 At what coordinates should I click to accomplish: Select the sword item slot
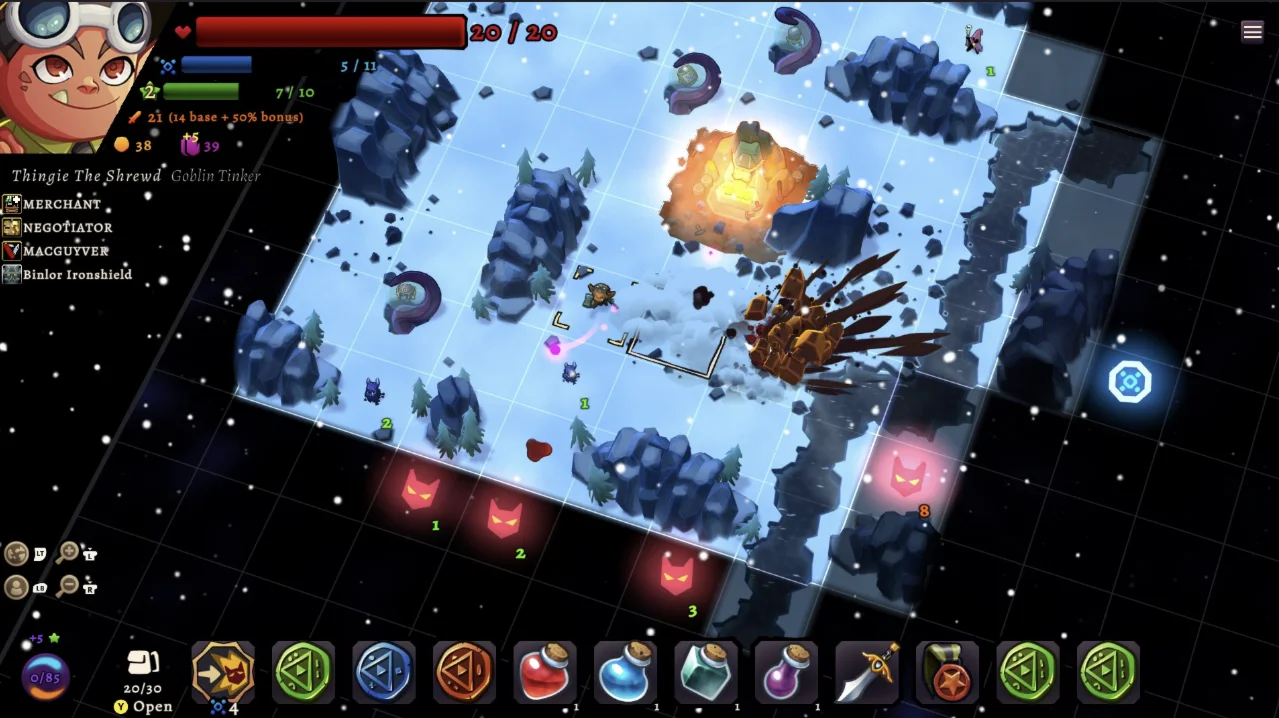(x=867, y=672)
